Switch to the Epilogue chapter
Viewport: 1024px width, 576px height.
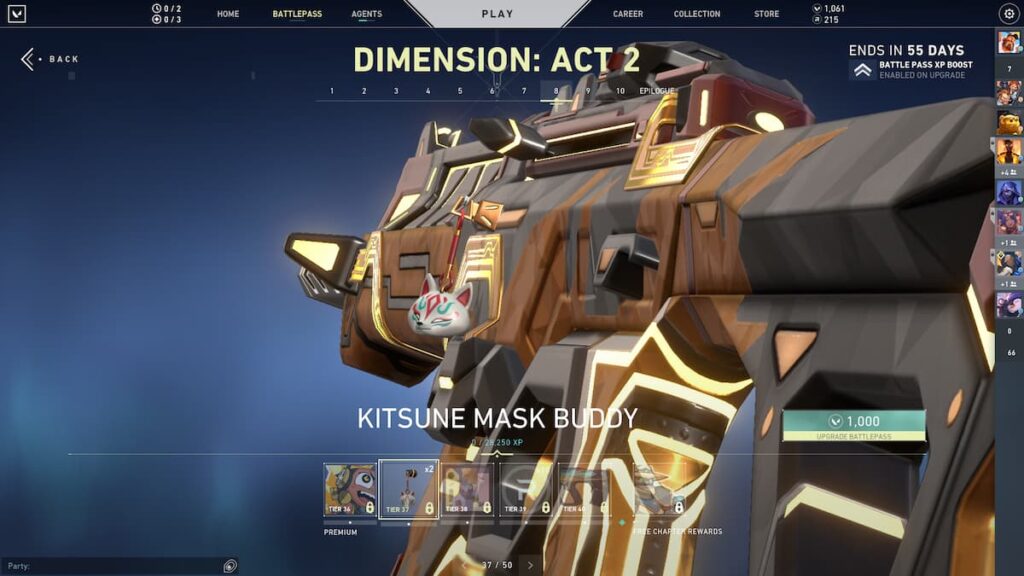point(657,91)
